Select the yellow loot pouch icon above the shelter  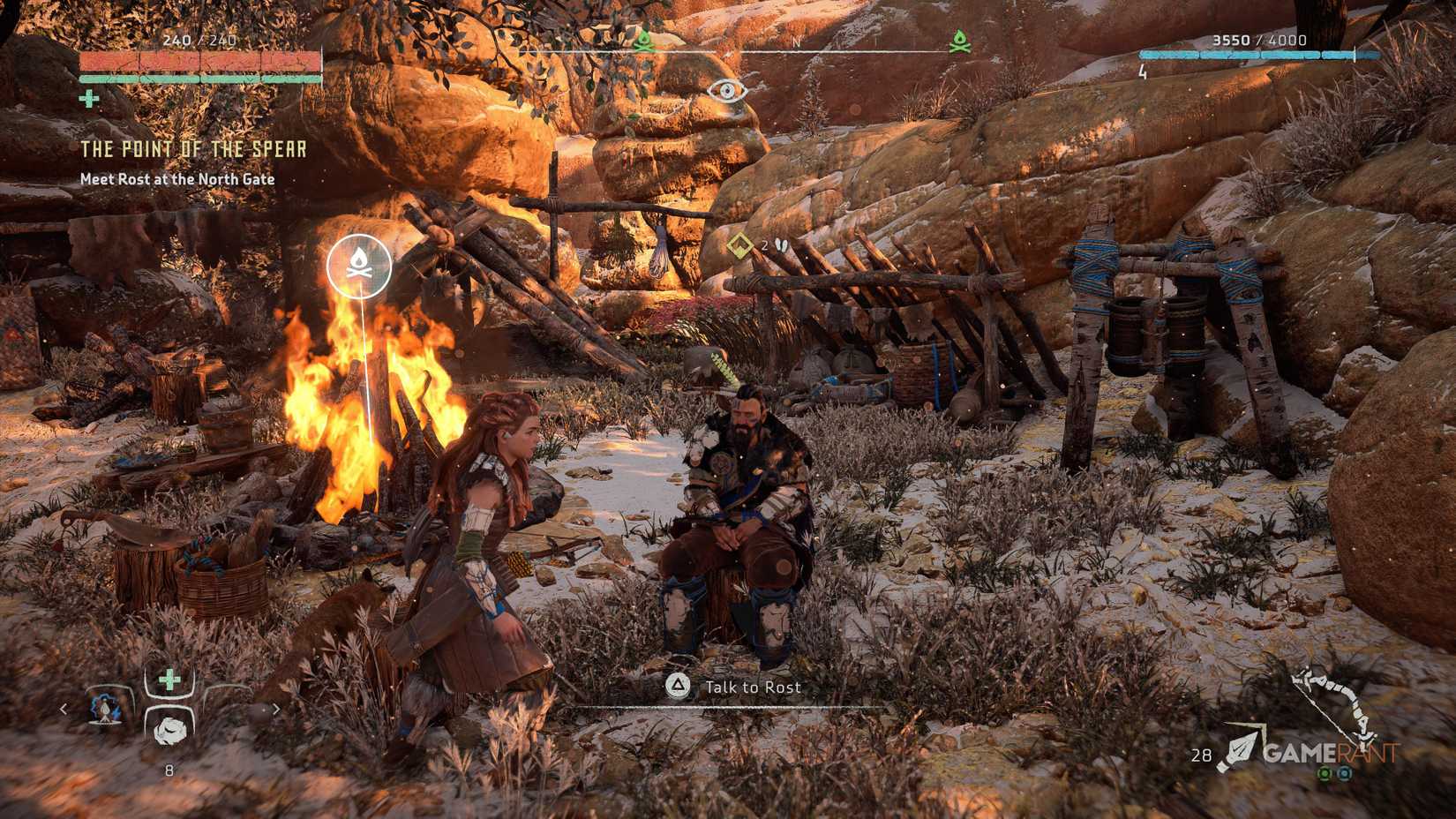tap(739, 247)
